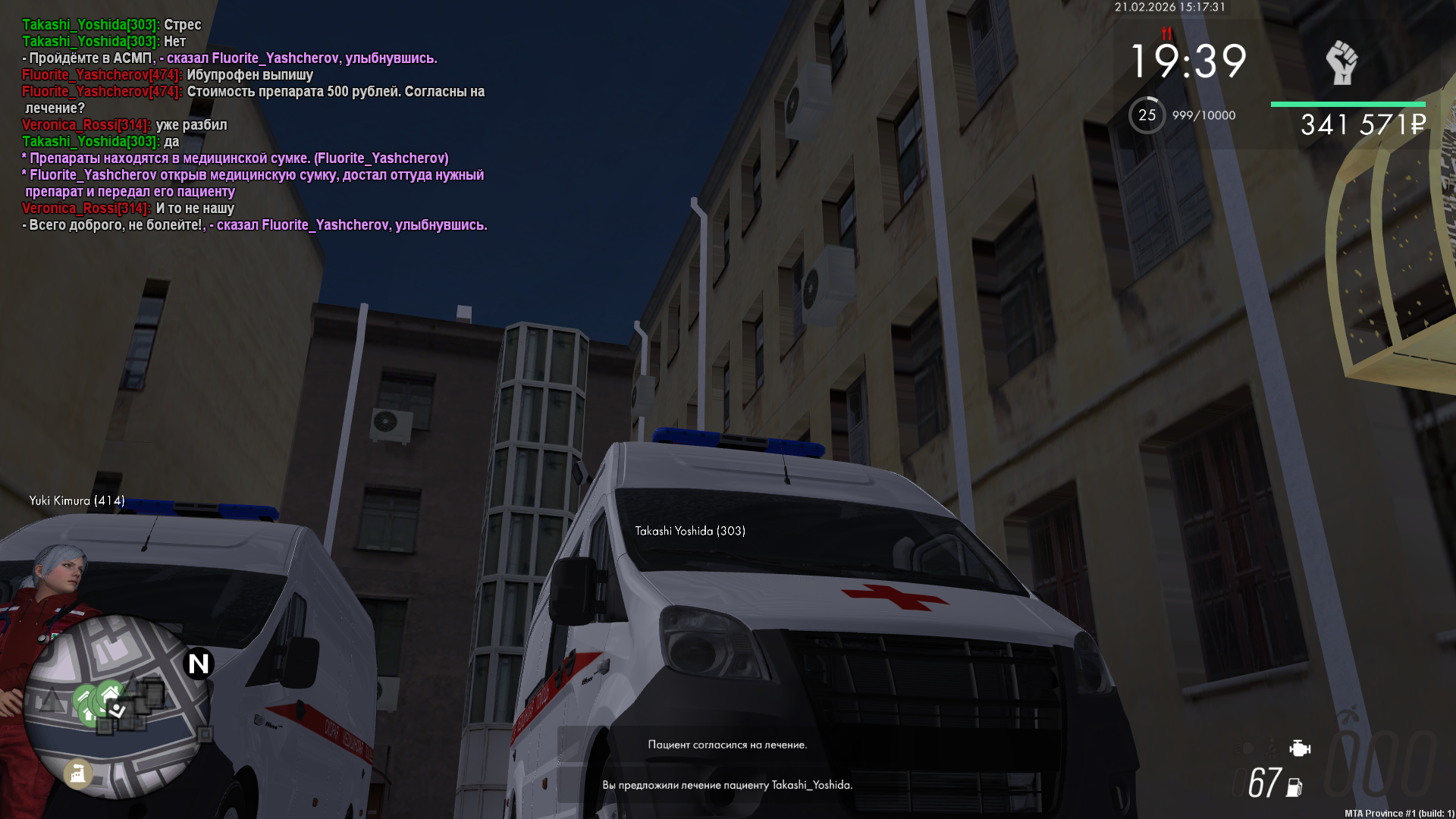Click the Takashi Yoshida (303) nametag
Screen dimensions: 1456x819
(690, 531)
